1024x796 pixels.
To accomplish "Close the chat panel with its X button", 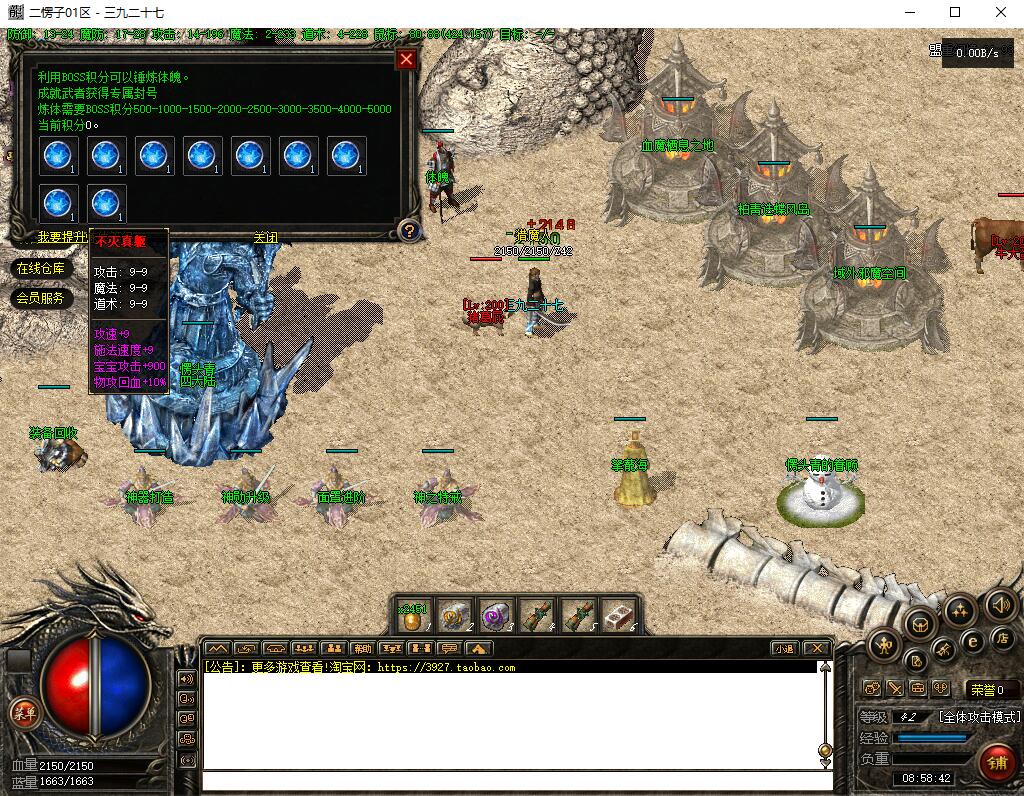I will pyautogui.click(x=816, y=648).
